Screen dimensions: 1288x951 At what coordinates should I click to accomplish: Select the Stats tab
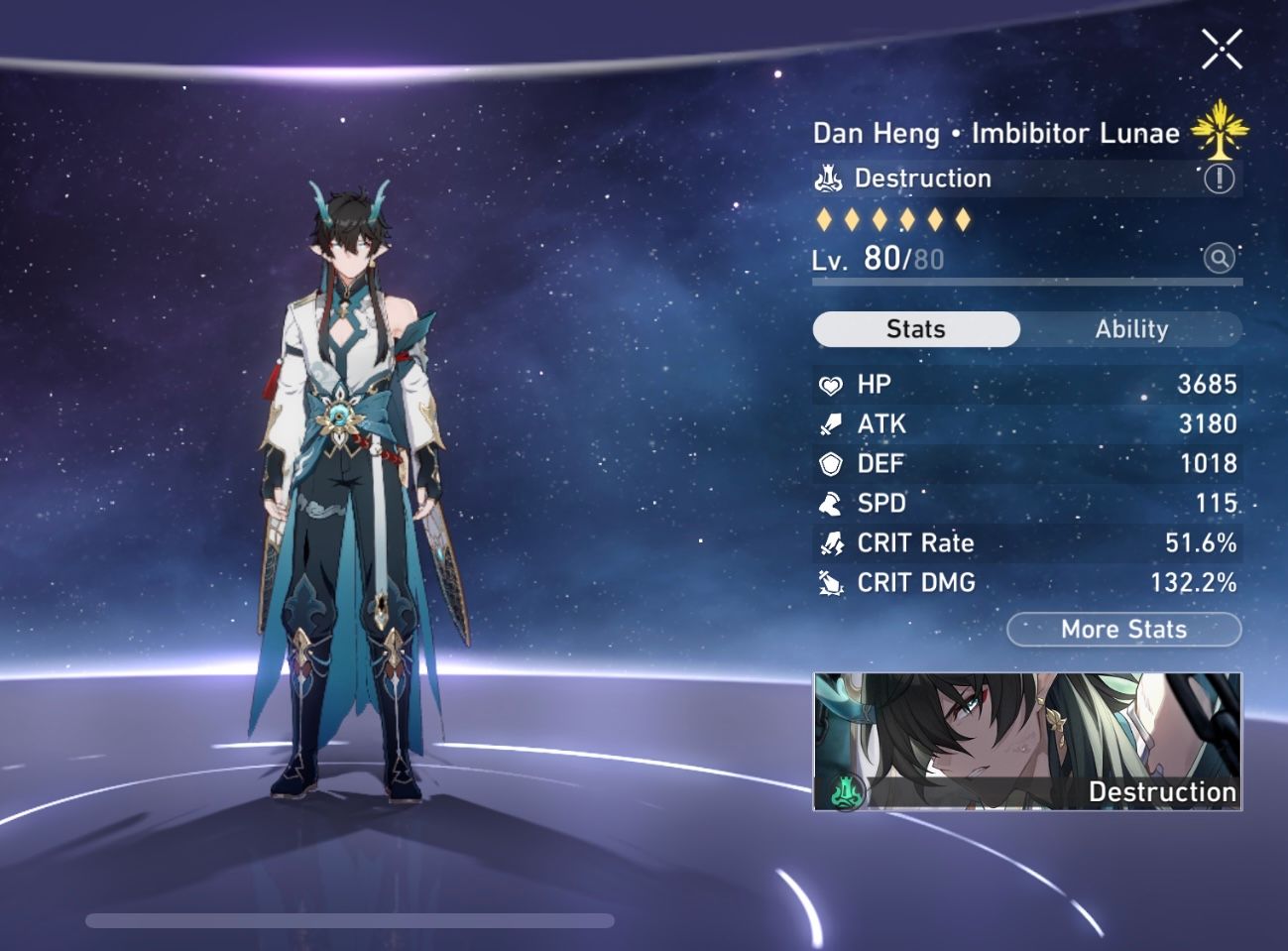tap(915, 328)
